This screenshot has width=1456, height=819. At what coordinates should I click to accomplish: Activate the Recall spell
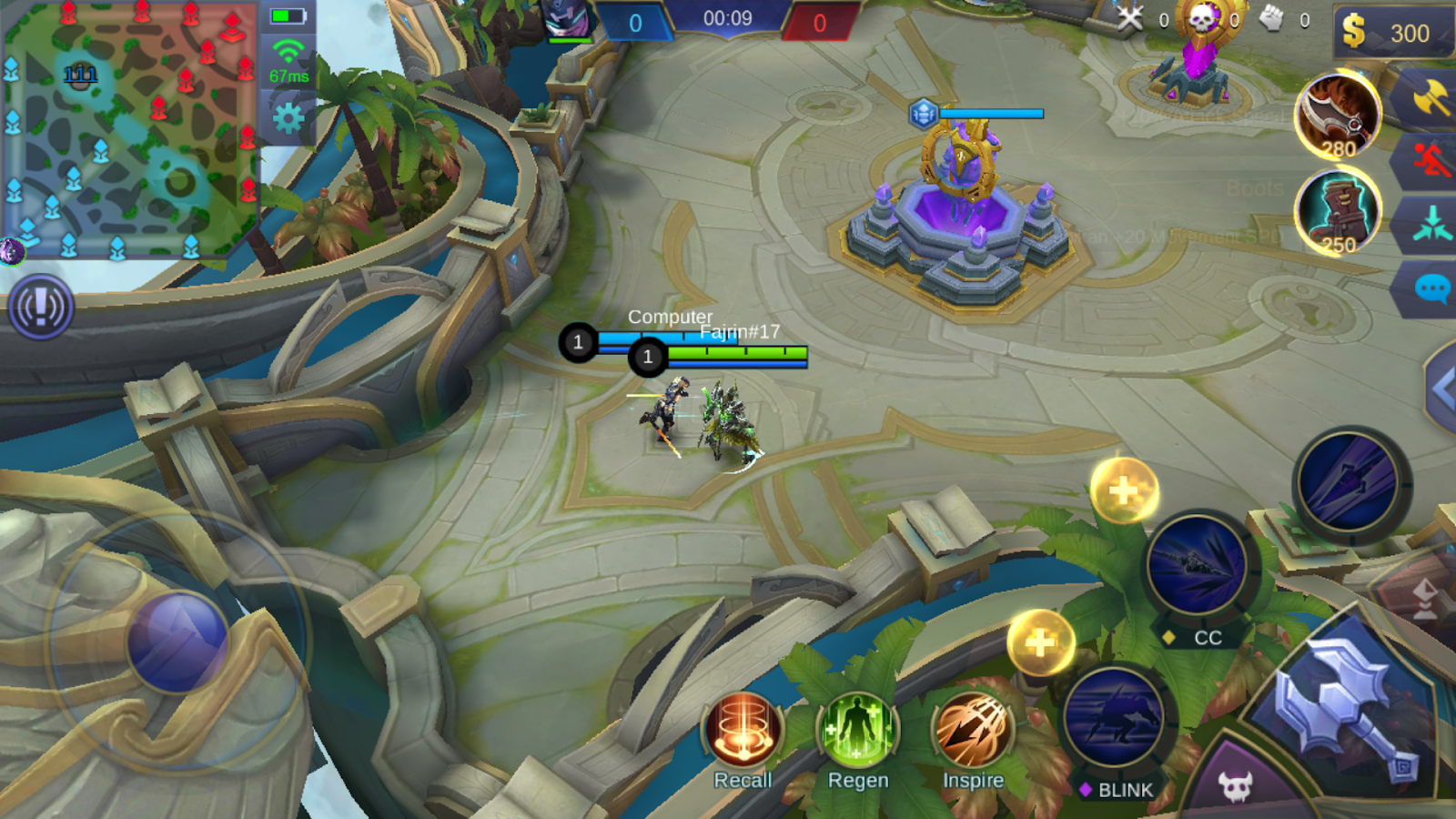tap(743, 729)
